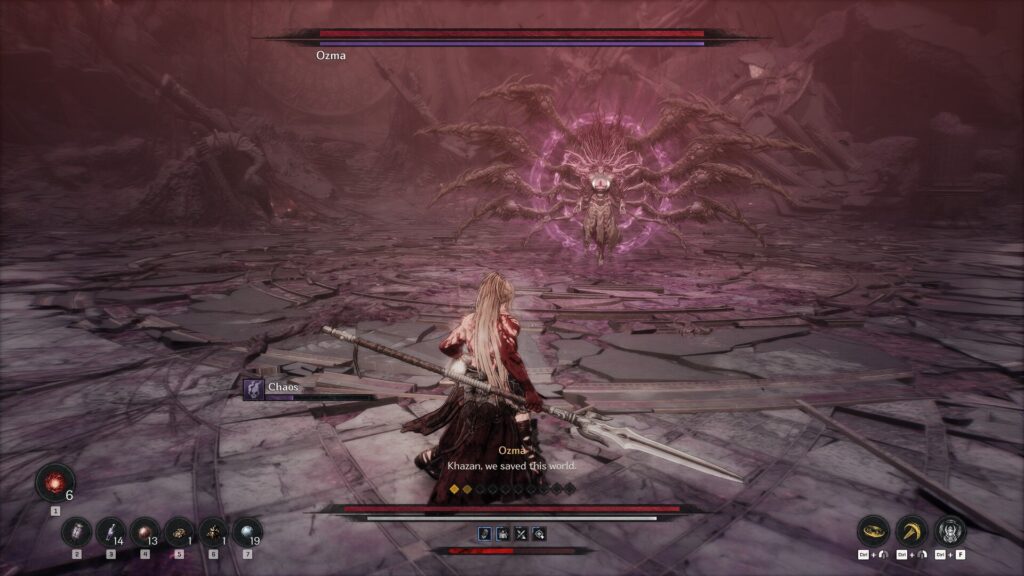
Task: Trigger the white phantom spirit skill
Action: point(950,530)
